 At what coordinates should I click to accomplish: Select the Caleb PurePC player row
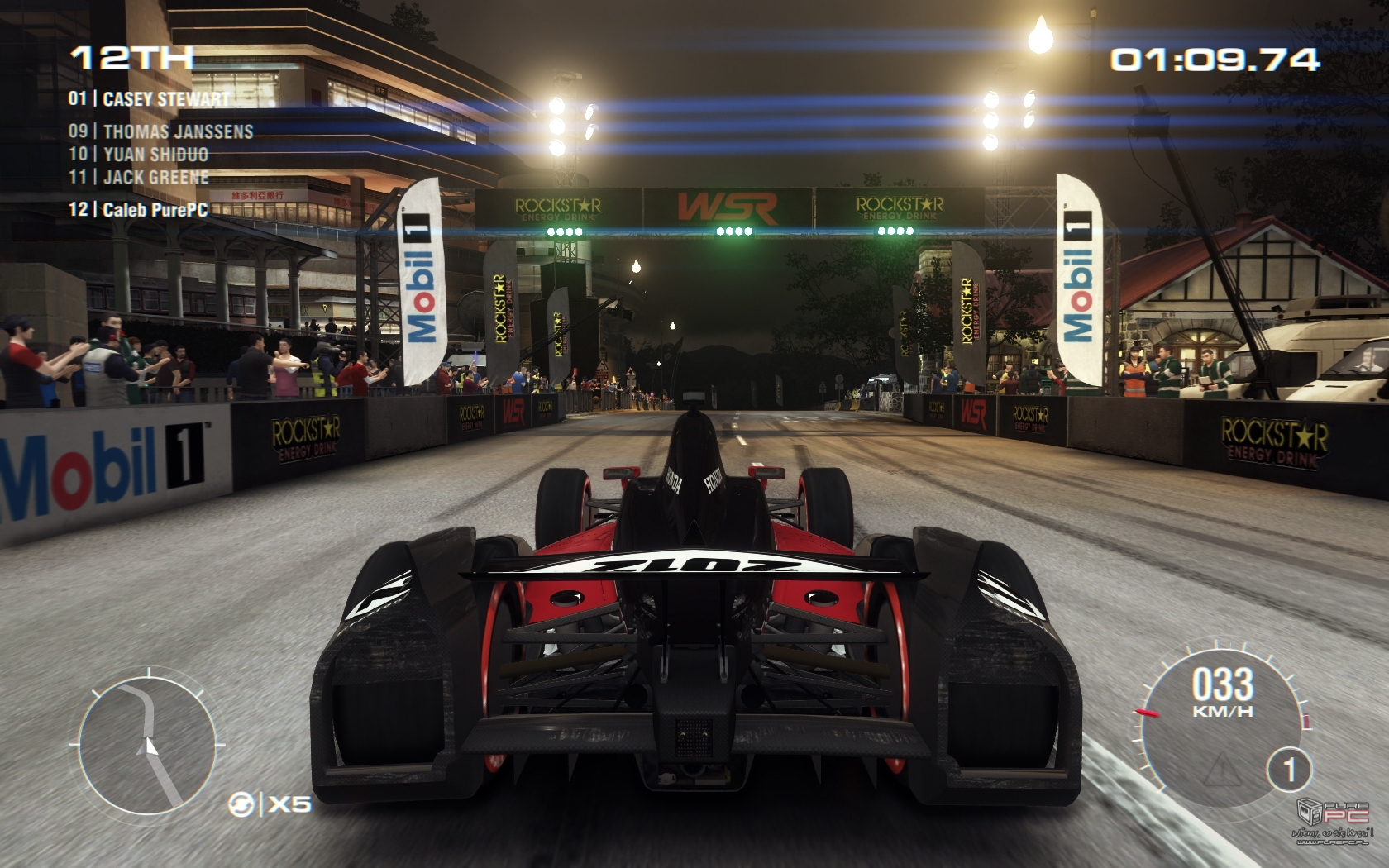138,209
